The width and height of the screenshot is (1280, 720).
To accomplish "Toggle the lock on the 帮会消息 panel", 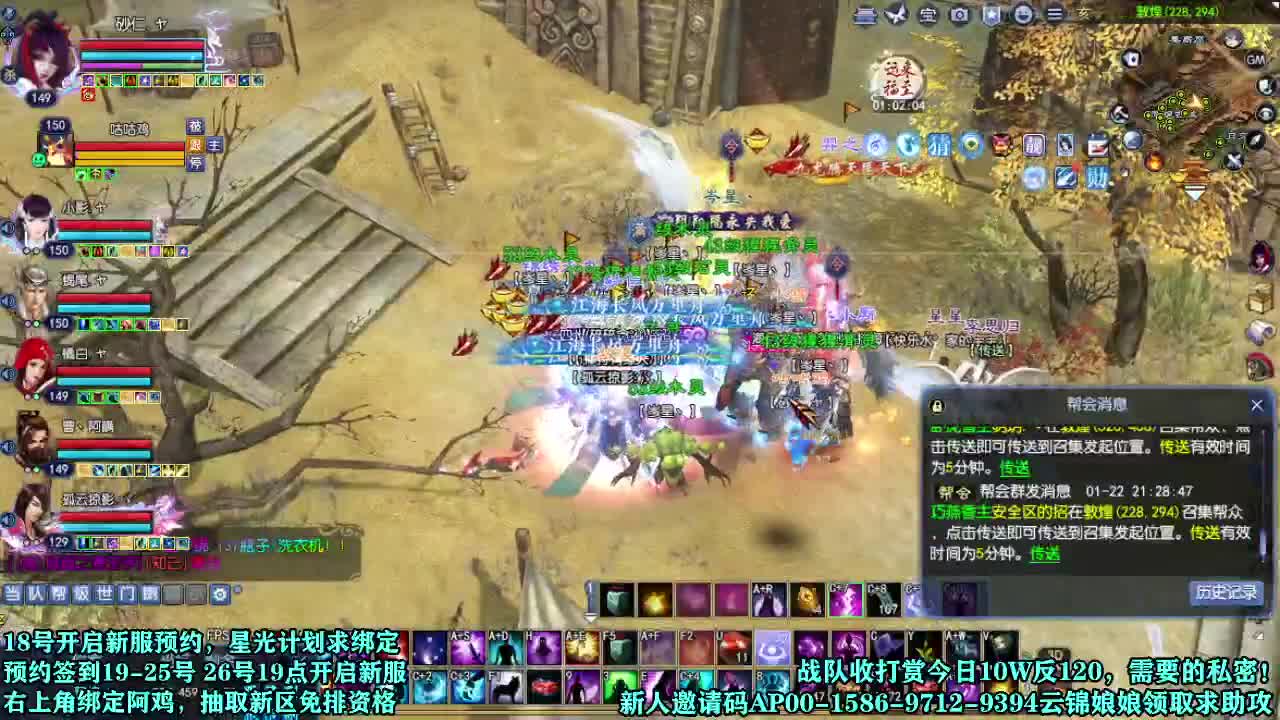I will coord(936,405).
